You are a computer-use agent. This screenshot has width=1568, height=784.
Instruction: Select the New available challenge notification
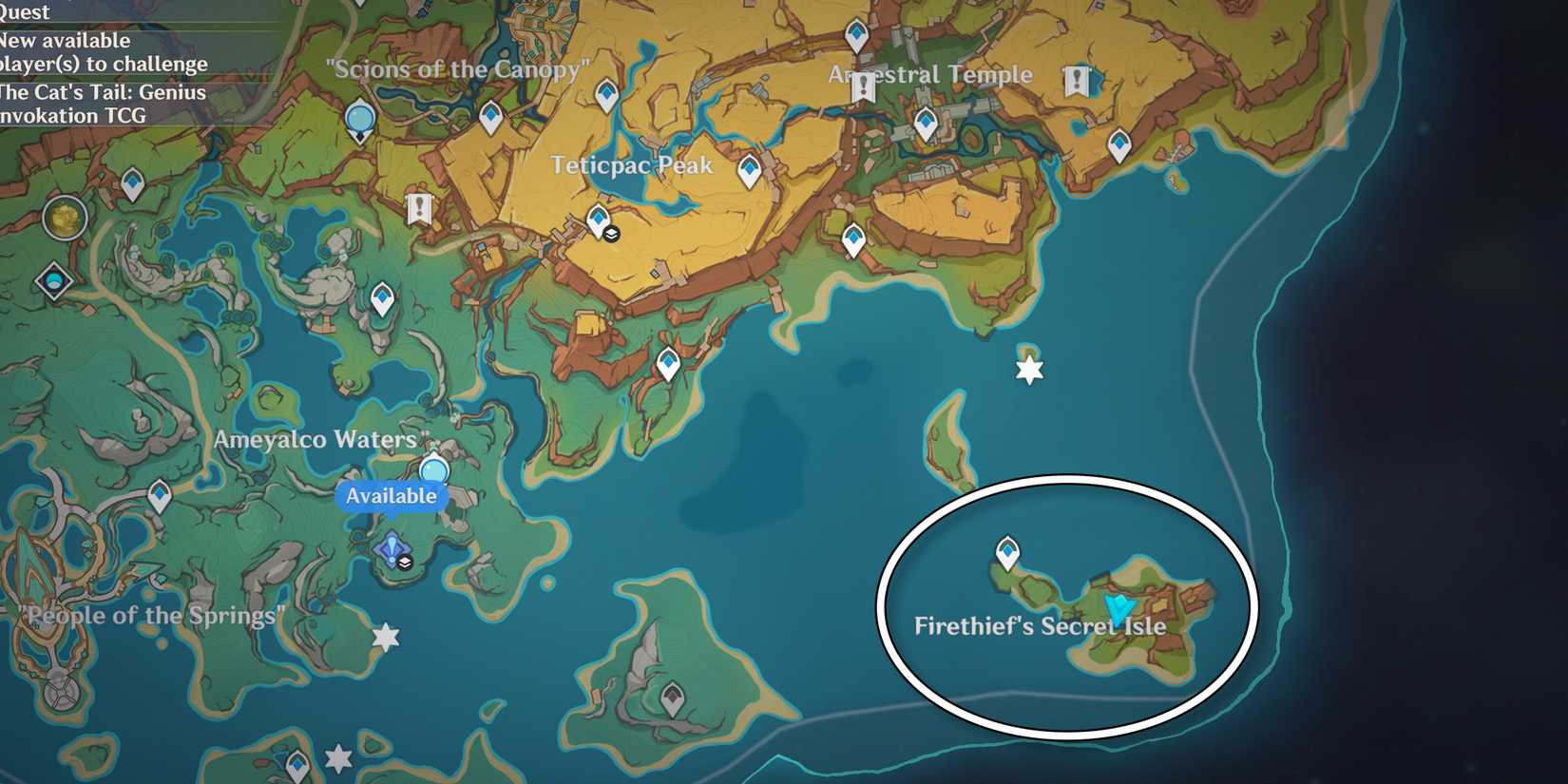pyautogui.click(x=104, y=52)
